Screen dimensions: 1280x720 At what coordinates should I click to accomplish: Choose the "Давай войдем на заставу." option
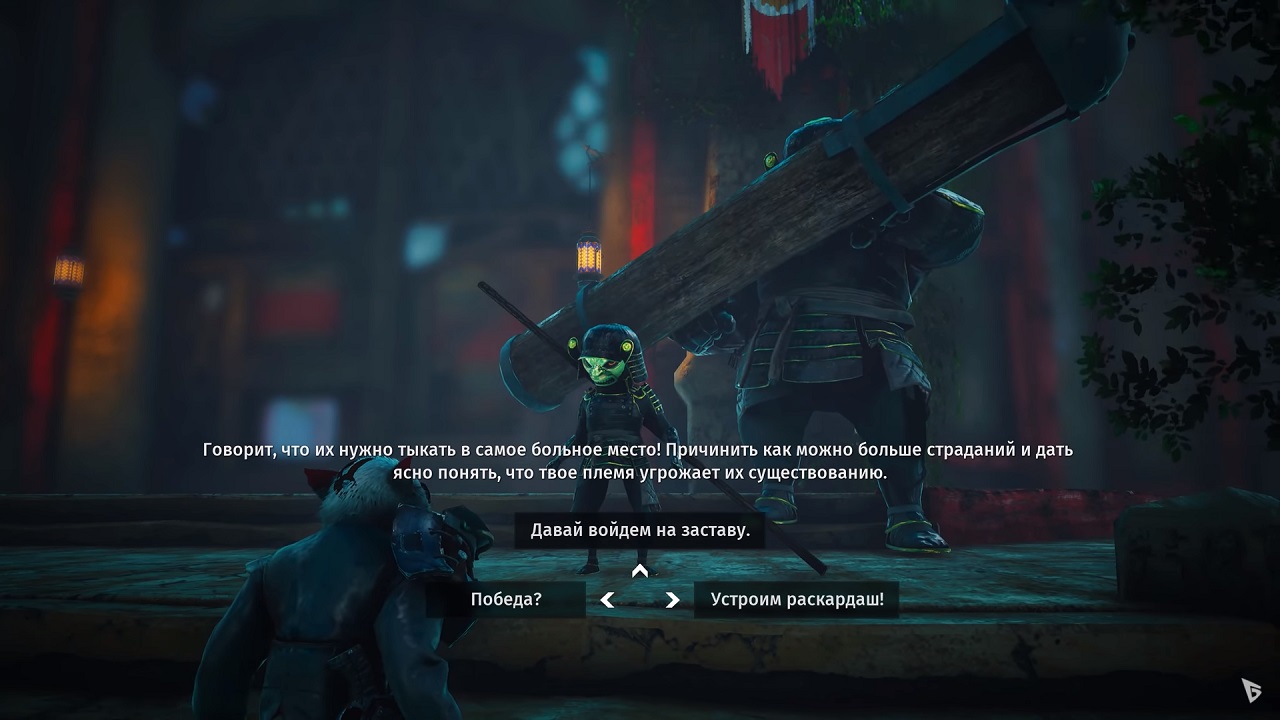[x=638, y=531]
